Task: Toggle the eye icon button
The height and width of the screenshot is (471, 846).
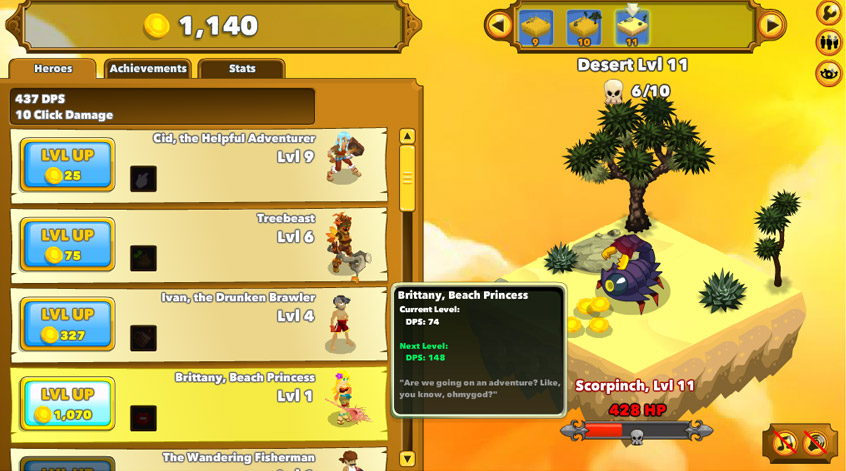Action: (828, 73)
